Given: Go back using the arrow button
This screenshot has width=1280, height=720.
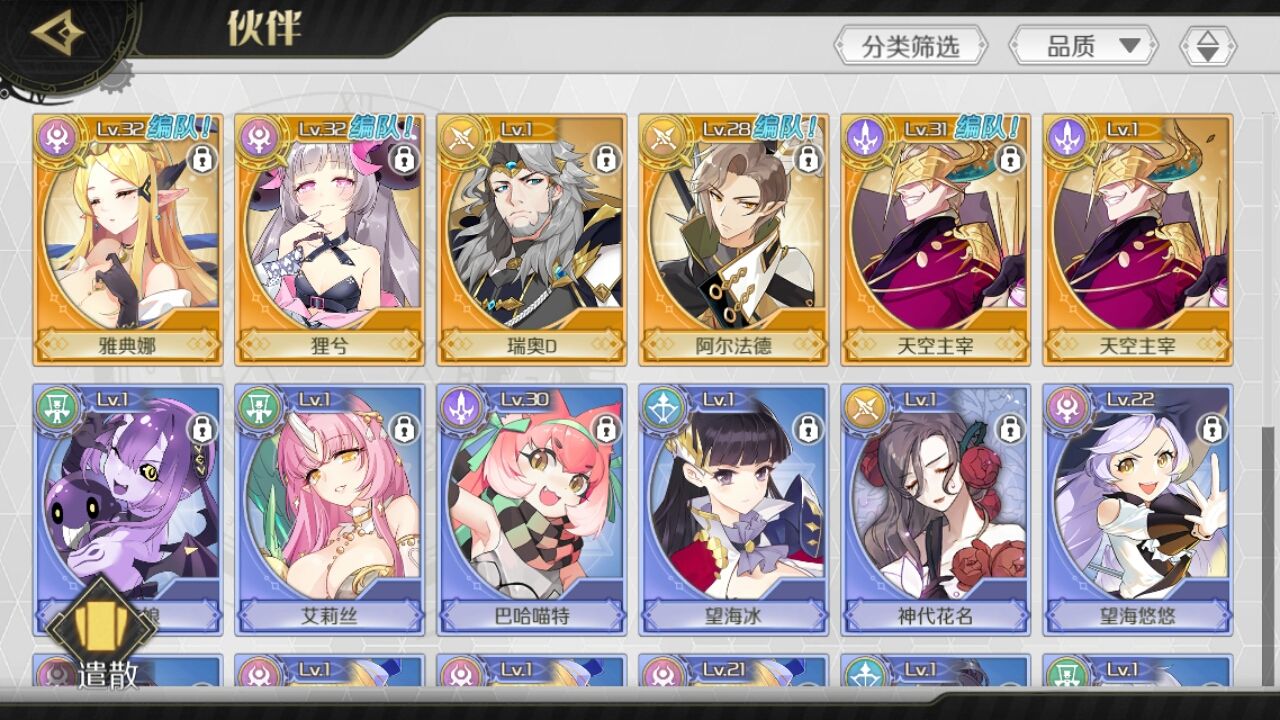Looking at the screenshot, I should pyautogui.click(x=58, y=36).
